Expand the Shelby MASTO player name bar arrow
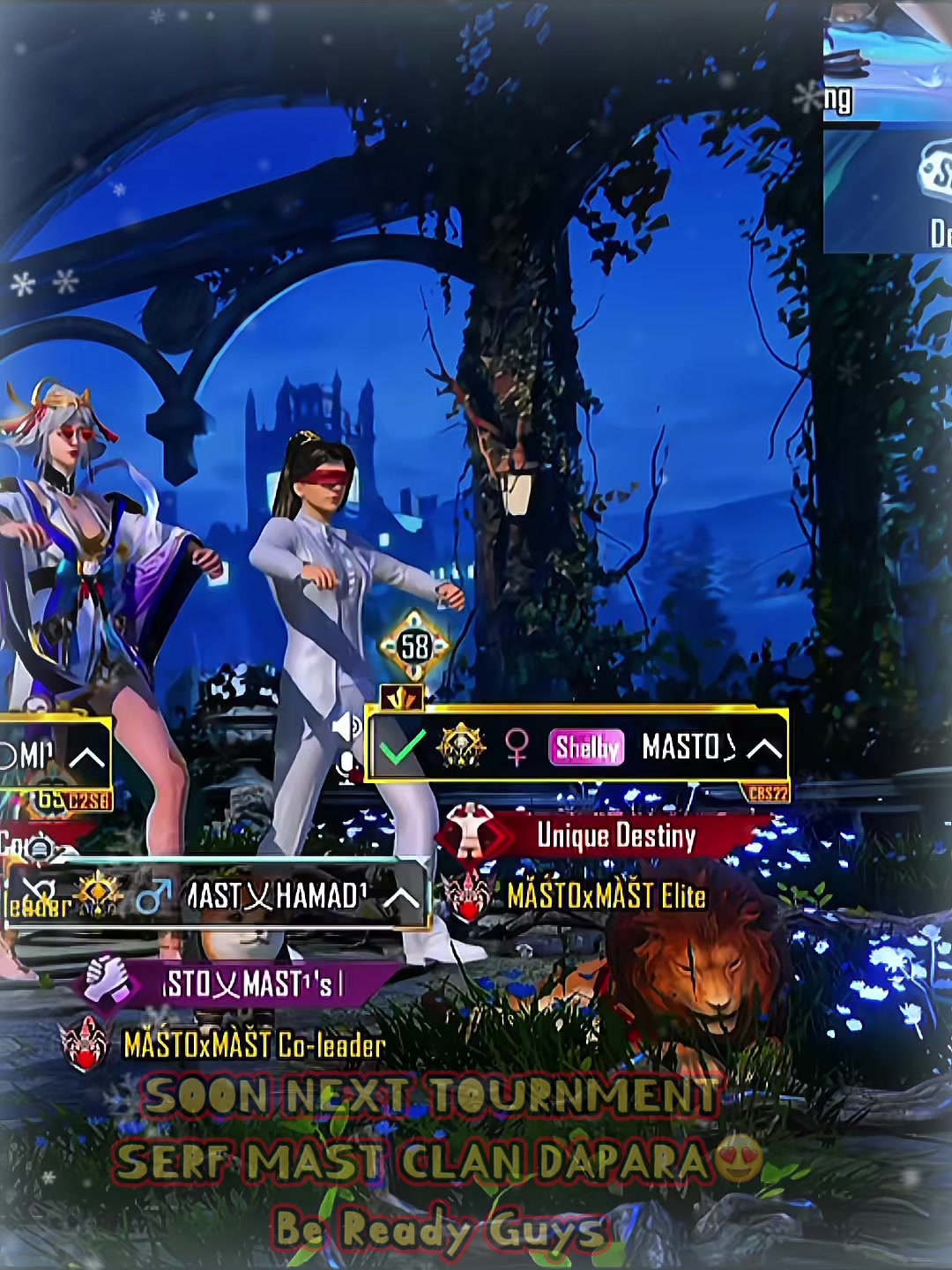 tap(763, 749)
